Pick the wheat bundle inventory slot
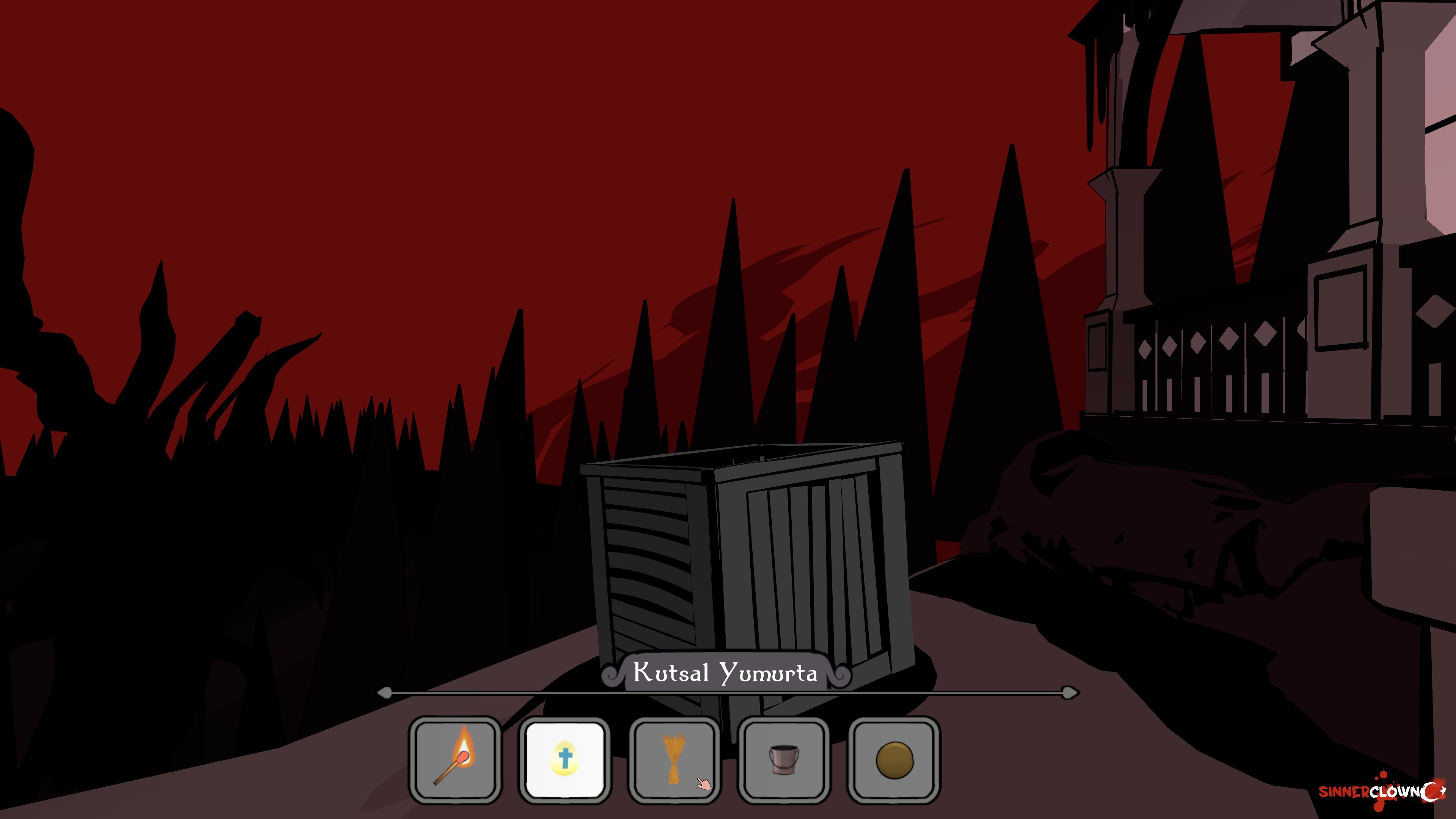1456x819 pixels. click(x=674, y=759)
